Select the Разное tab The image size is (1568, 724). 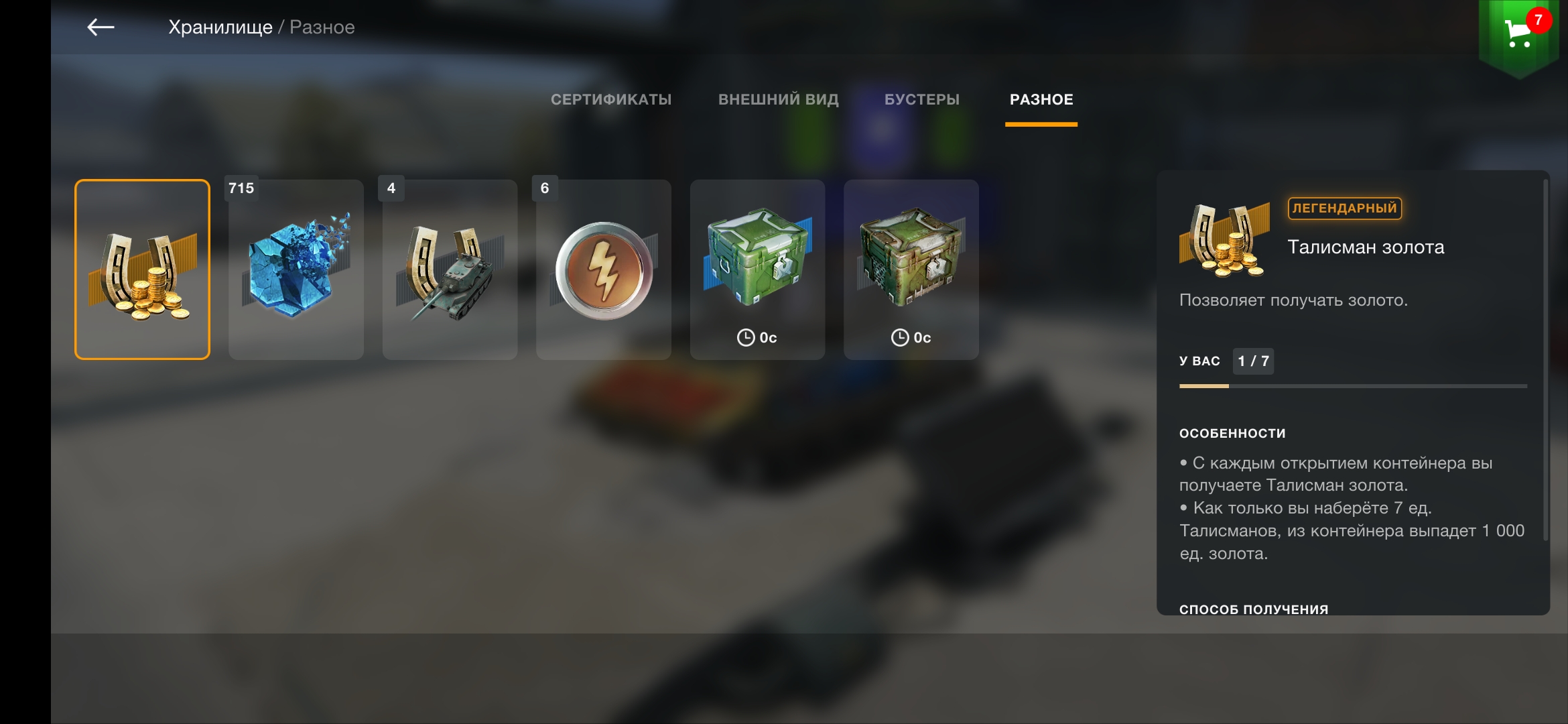pyautogui.click(x=1041, y=100)
